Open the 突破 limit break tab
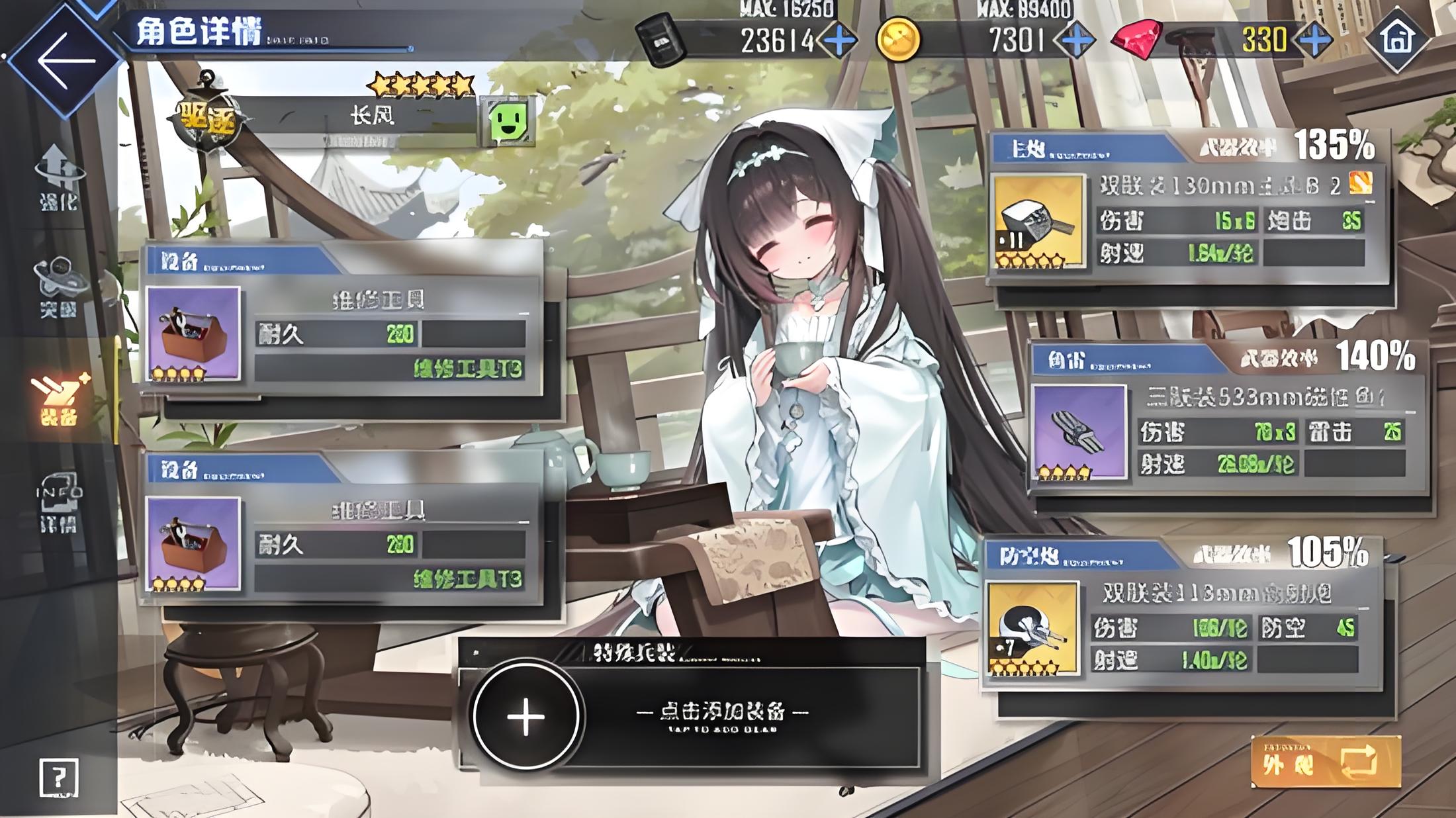 (59, 287)
